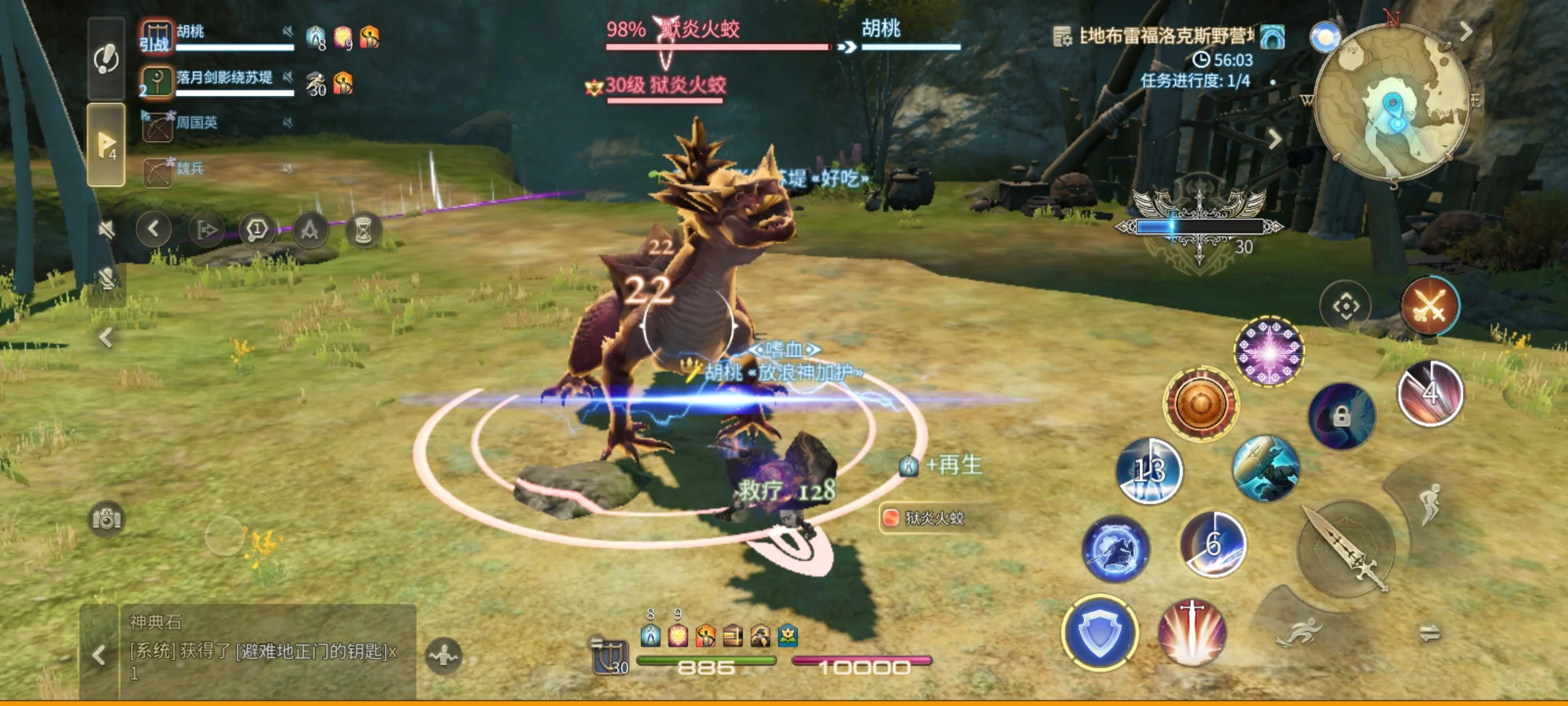Select party member 胡桃 in party list

coord(216,37)
